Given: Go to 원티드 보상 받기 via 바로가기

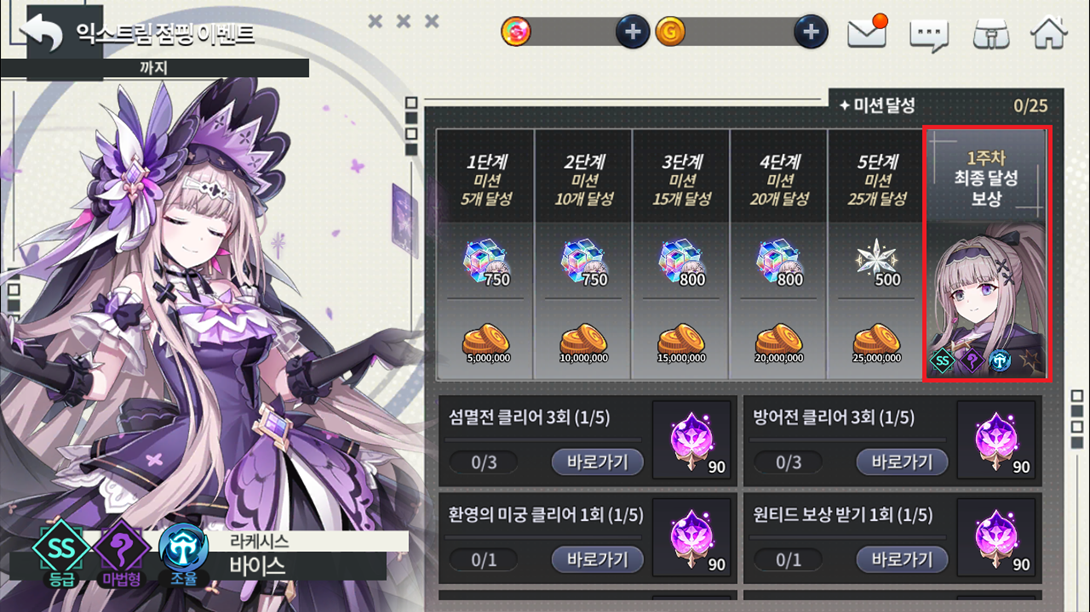Looking at the screenshot, I should pyautogui.click(x=901, y=558).
